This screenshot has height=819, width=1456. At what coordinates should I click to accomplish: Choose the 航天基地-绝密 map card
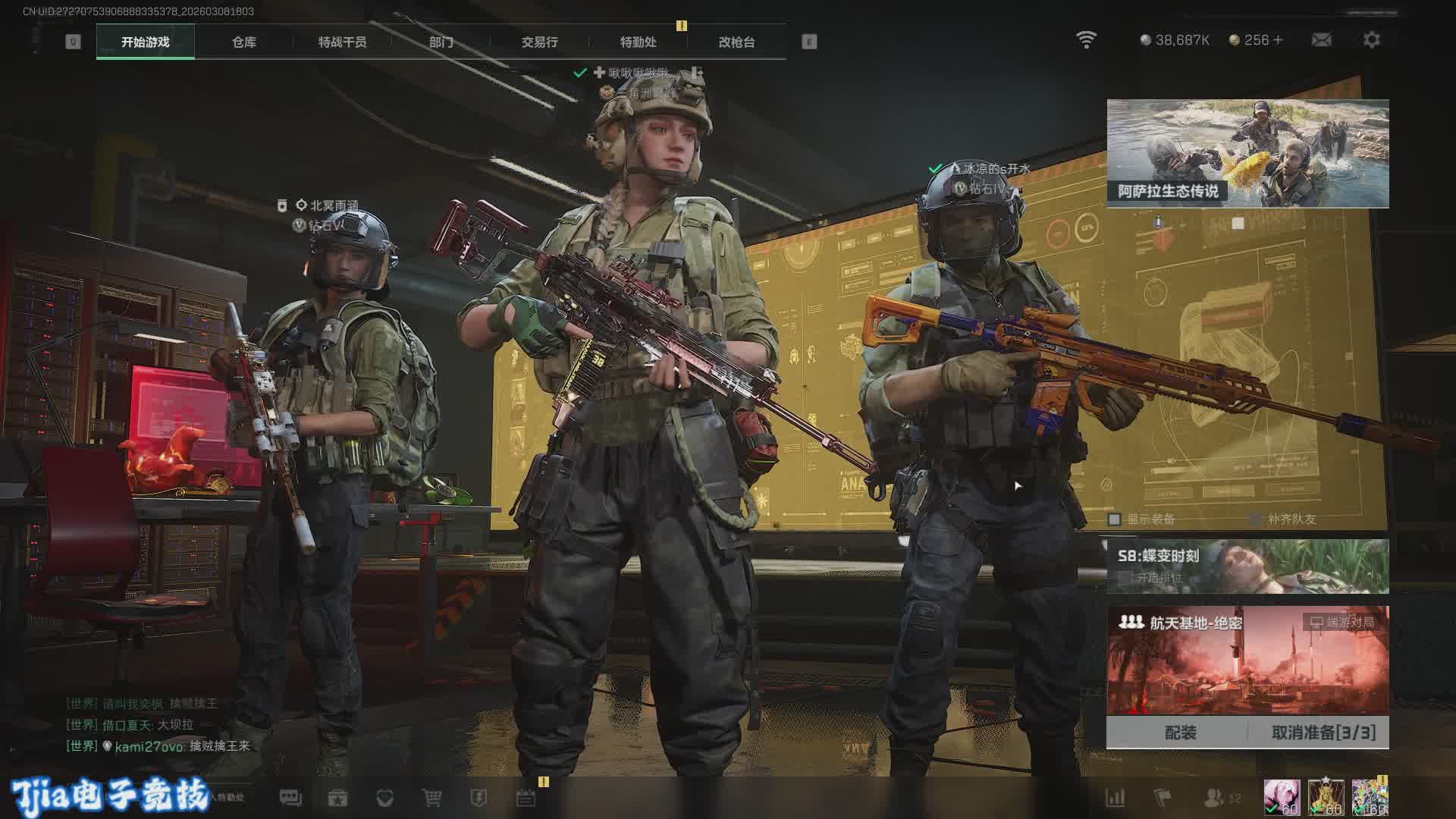point(1247,660)
